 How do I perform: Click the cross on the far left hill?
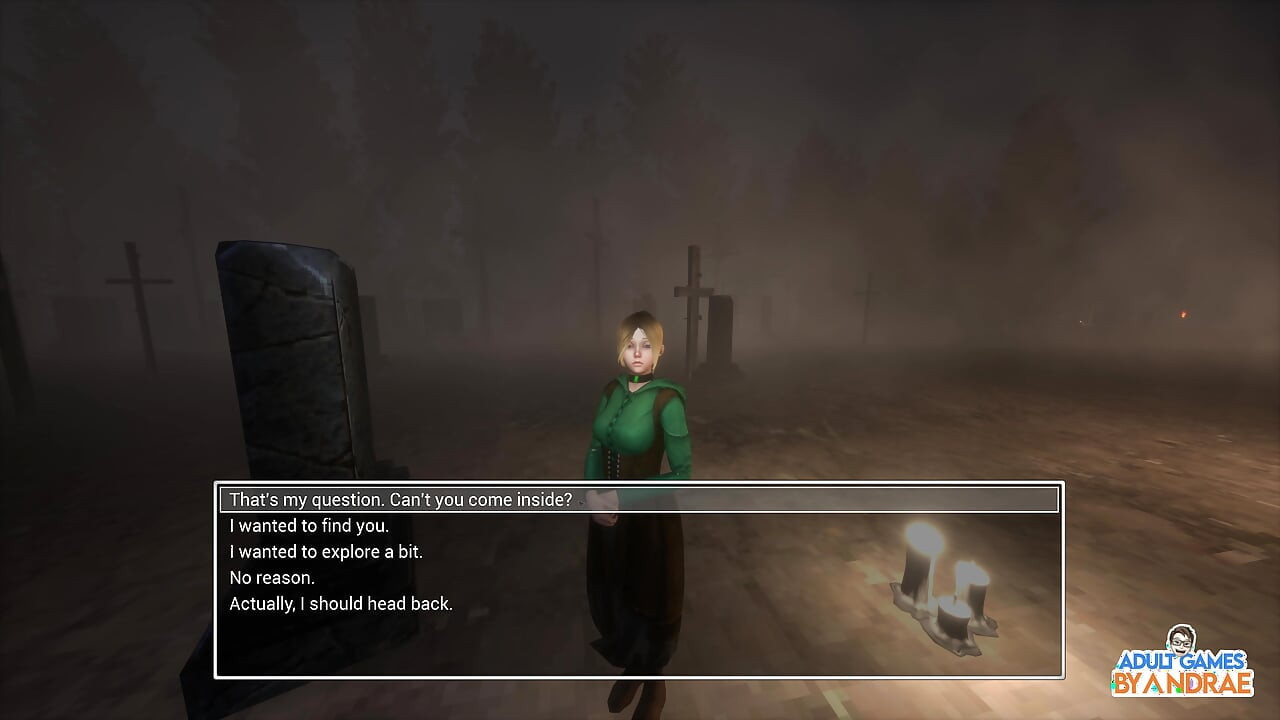pyautogui.click(x=139, y=282)
